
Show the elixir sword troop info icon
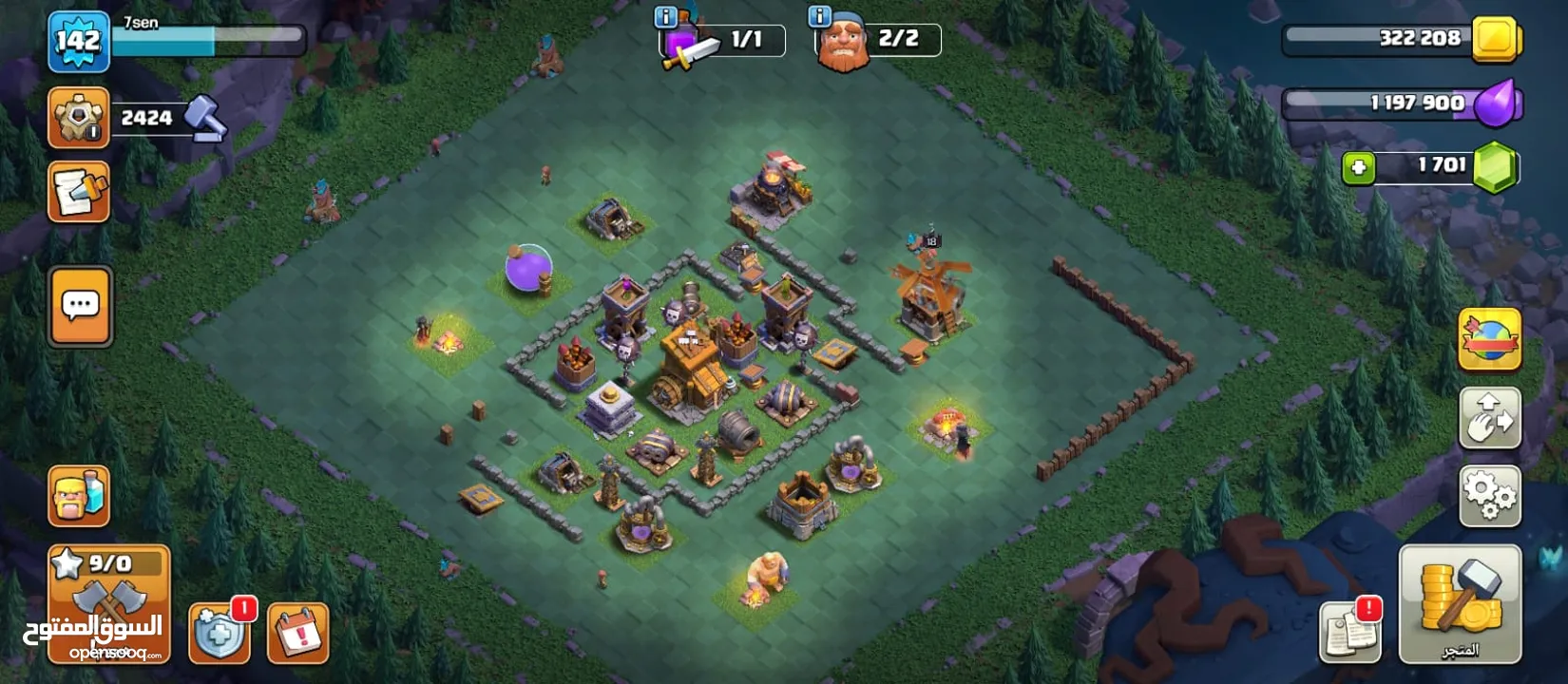tap(666, 16)
